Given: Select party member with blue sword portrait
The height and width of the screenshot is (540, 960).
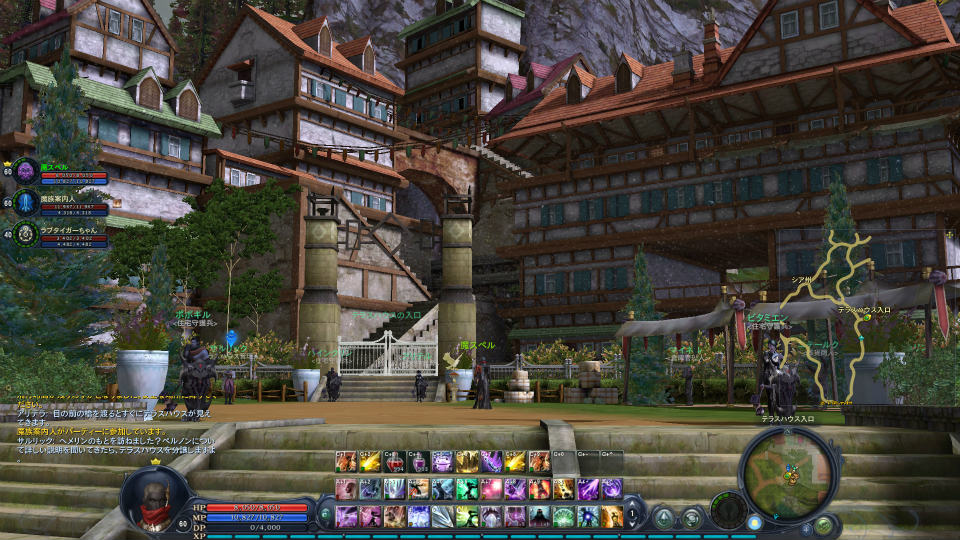Looking at the screenshot, I should (26, 203).
